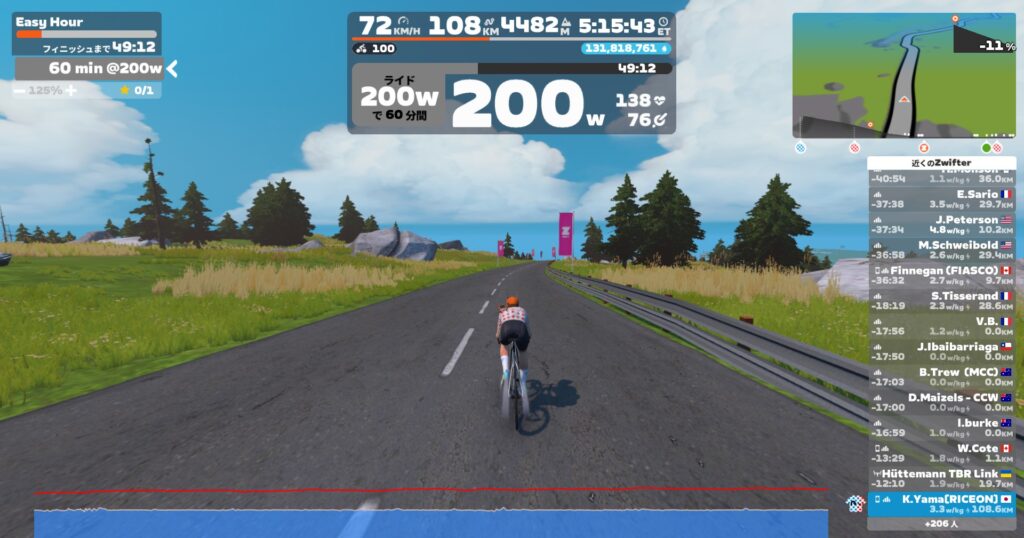Increase workout intensity with the plus button

point(70,90)
